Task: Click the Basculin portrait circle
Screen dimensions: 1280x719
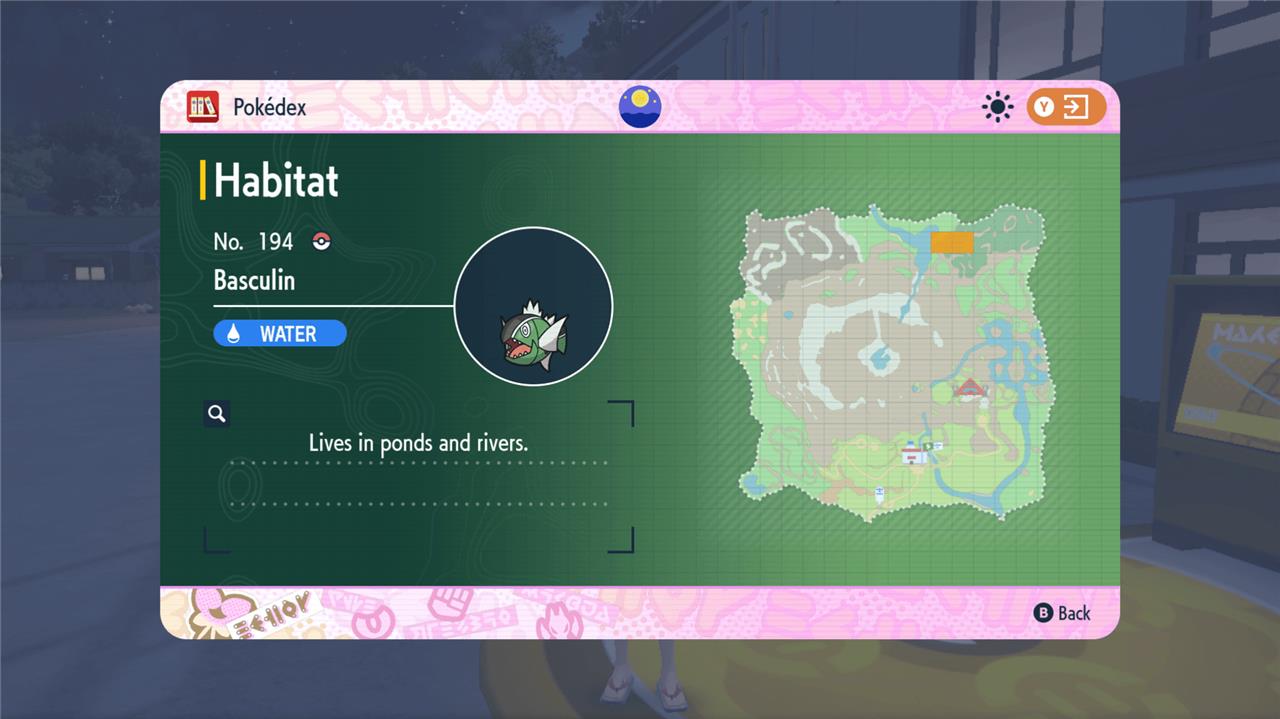Action: 533,306
